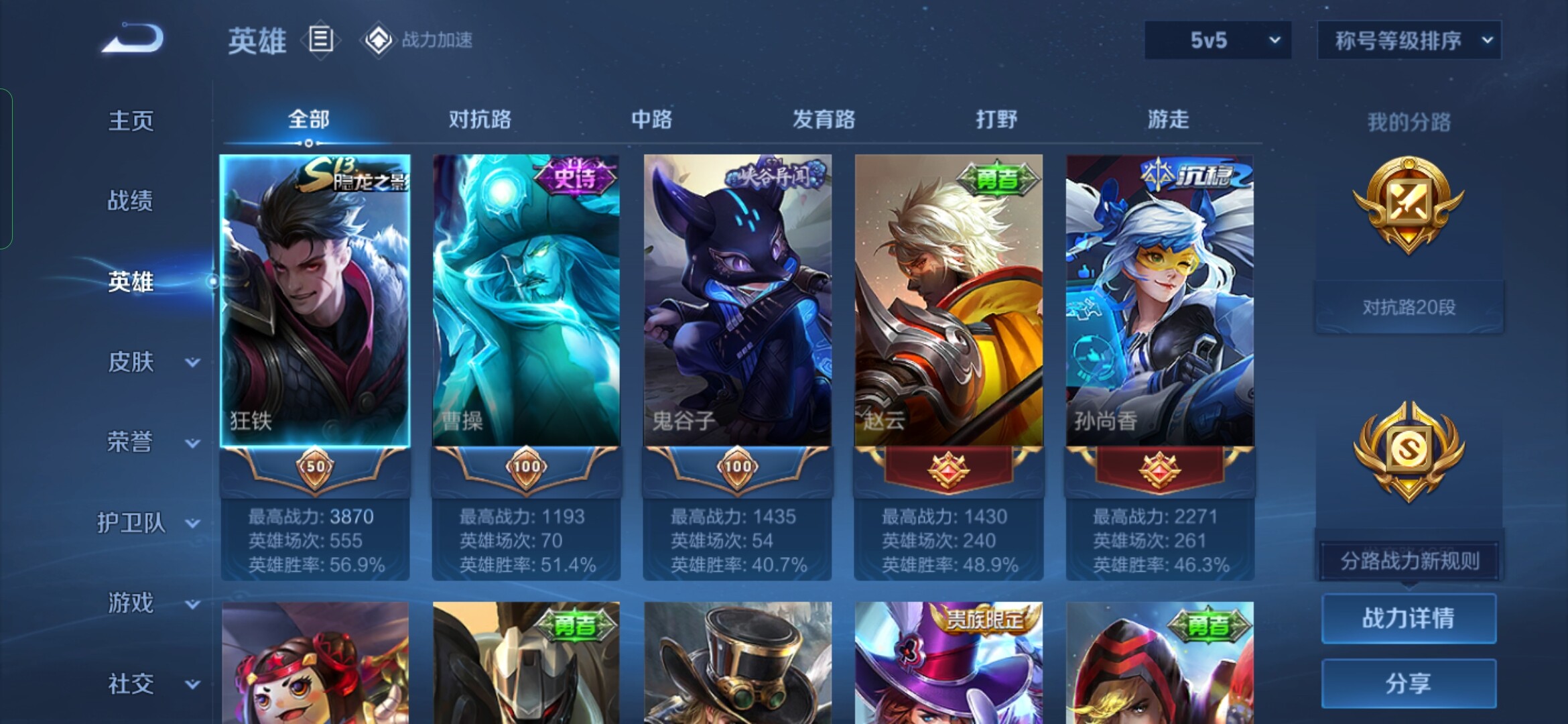Switch to the 打野 jungle tab
The width and height of the screenshot is (1568, 724).
coord(996,120)
